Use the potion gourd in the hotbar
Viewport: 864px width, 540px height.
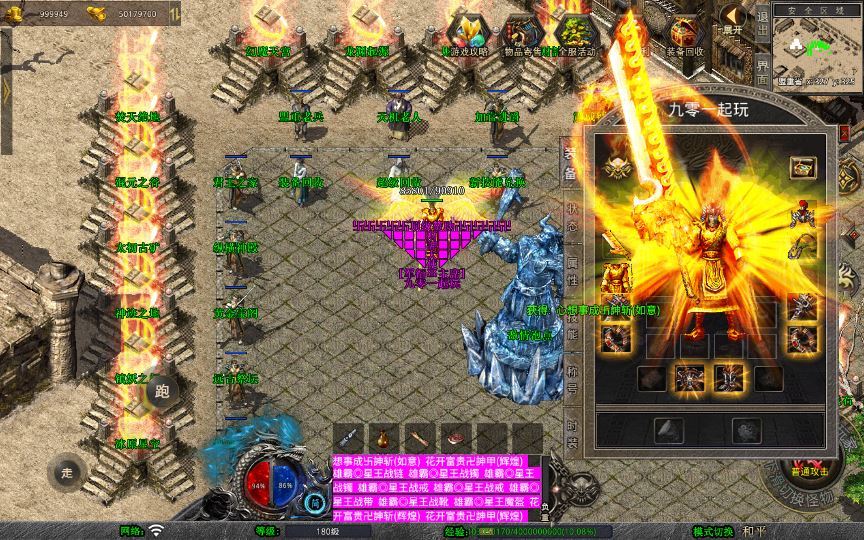(382, 437)
